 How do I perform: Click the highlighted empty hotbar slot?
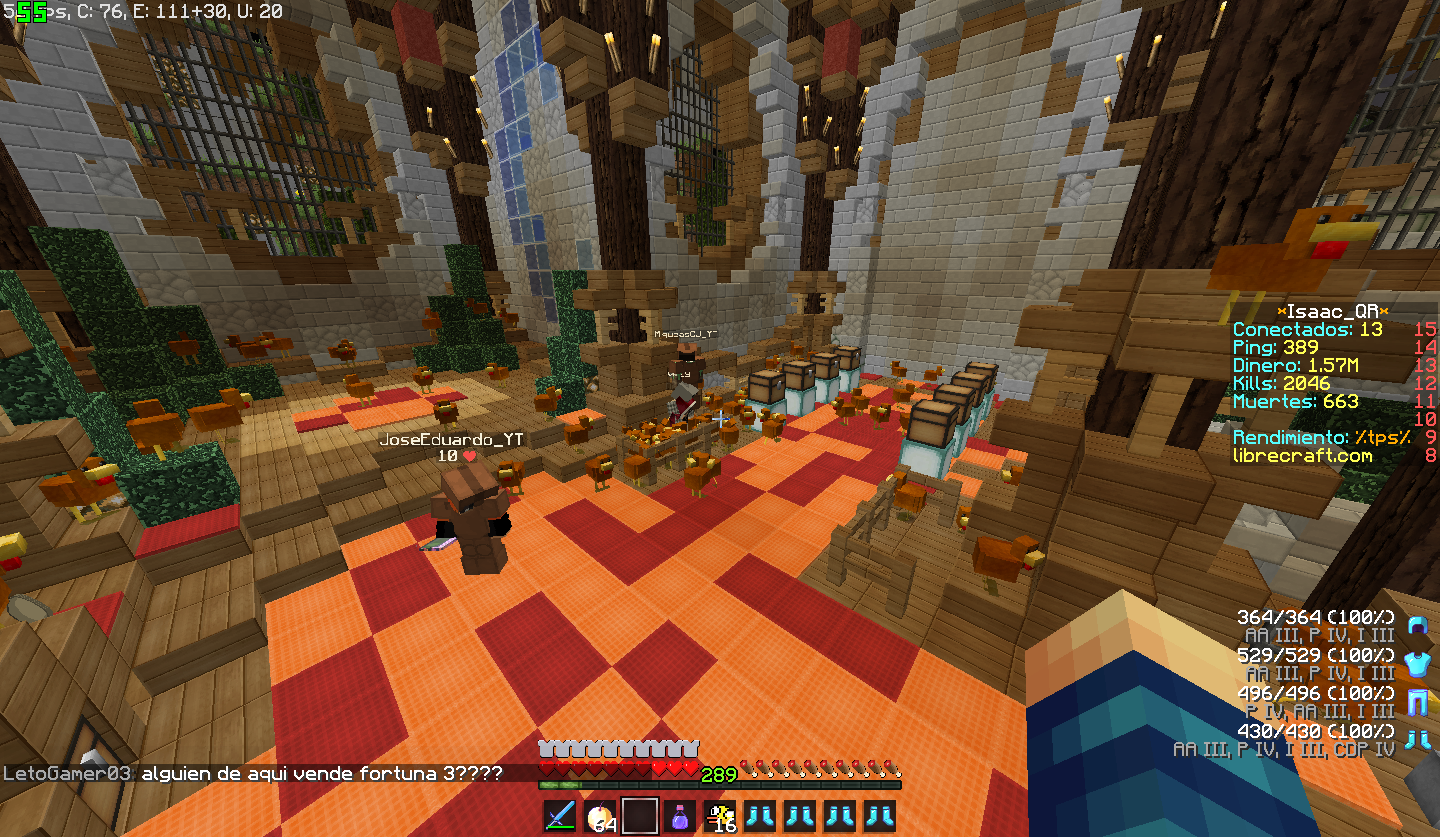pos(640,816)
